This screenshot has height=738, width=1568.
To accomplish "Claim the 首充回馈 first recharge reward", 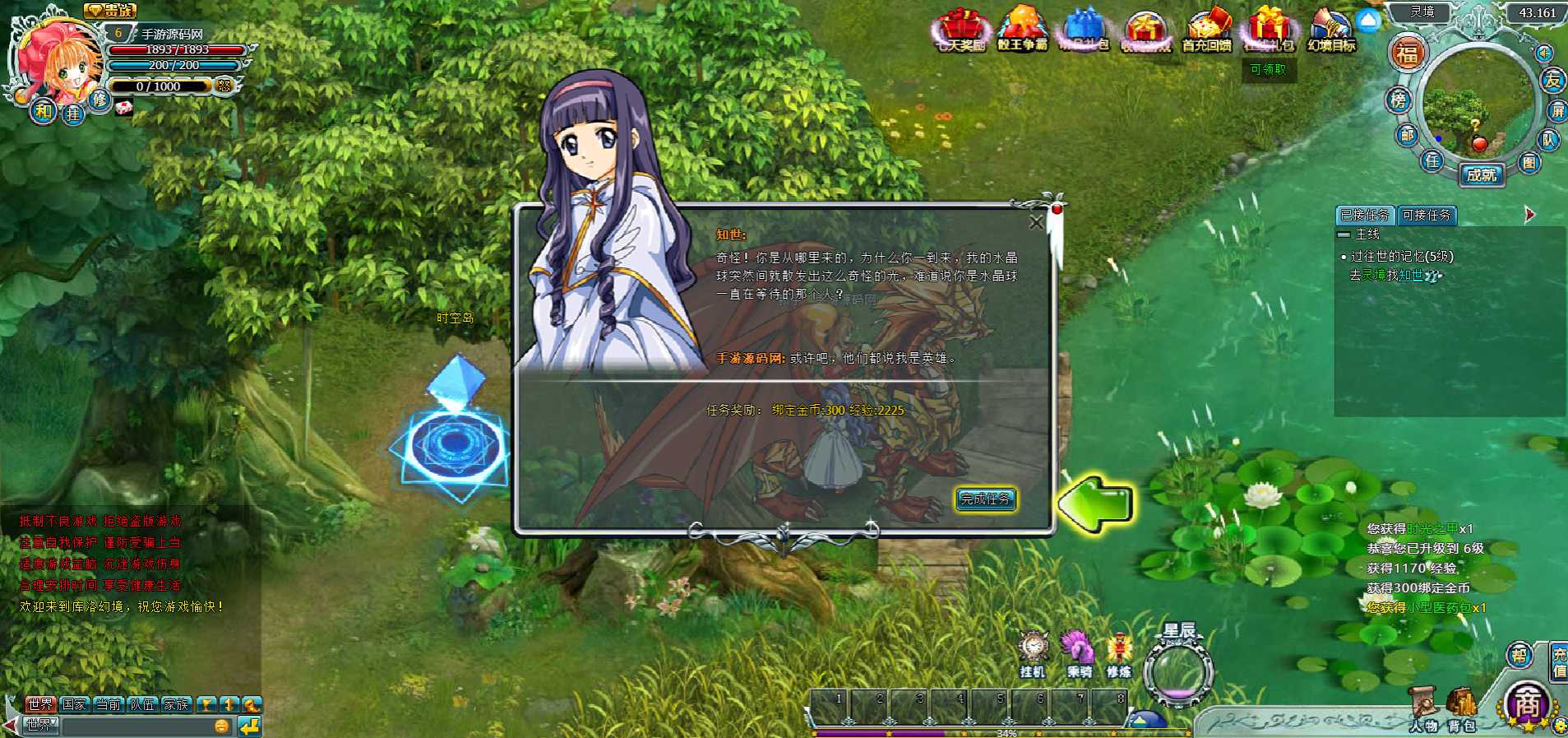I will pos(1206,31).
